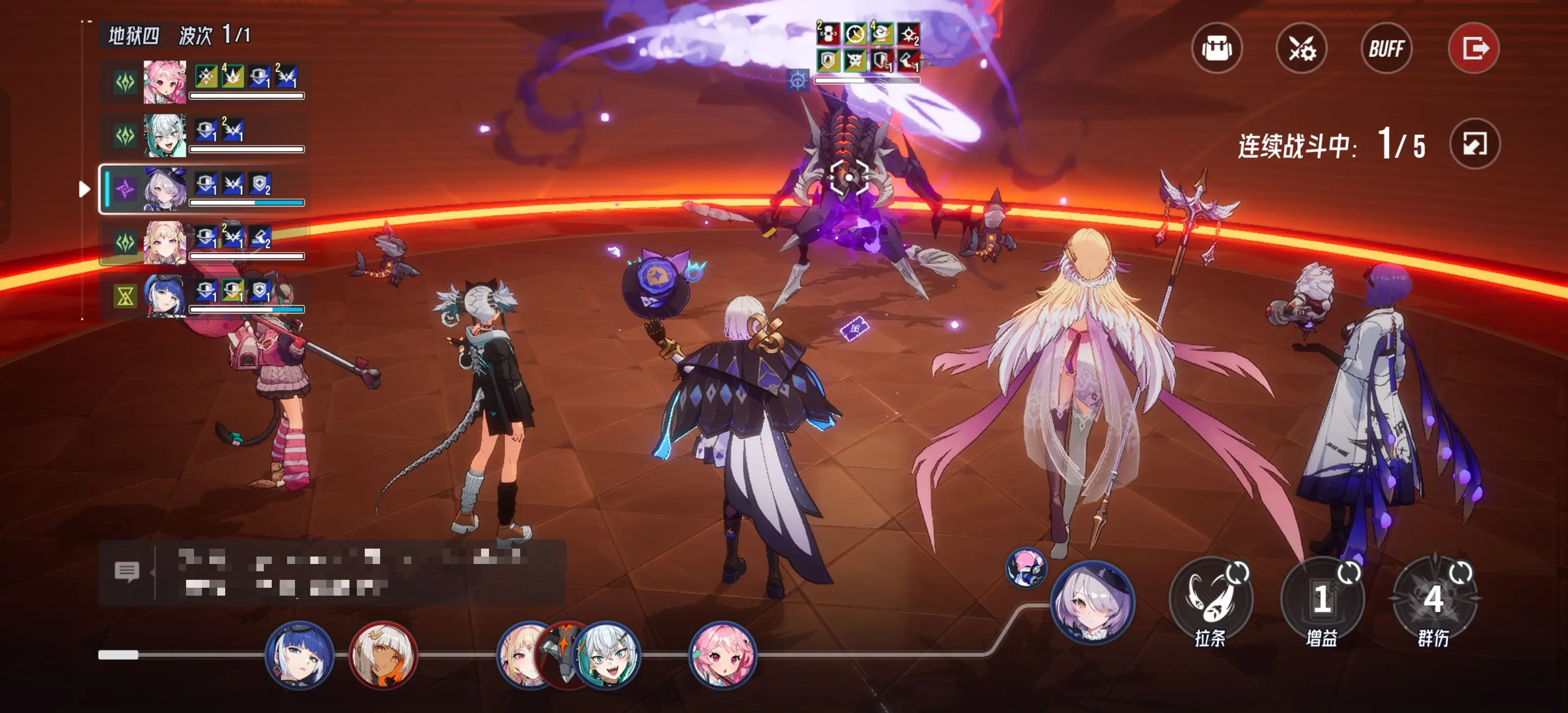Image resolution: width=1568 pixels, height=713 pixels.
Task: Click the white-haired tan portrait on timeline
Action: [x=383, y=655]
